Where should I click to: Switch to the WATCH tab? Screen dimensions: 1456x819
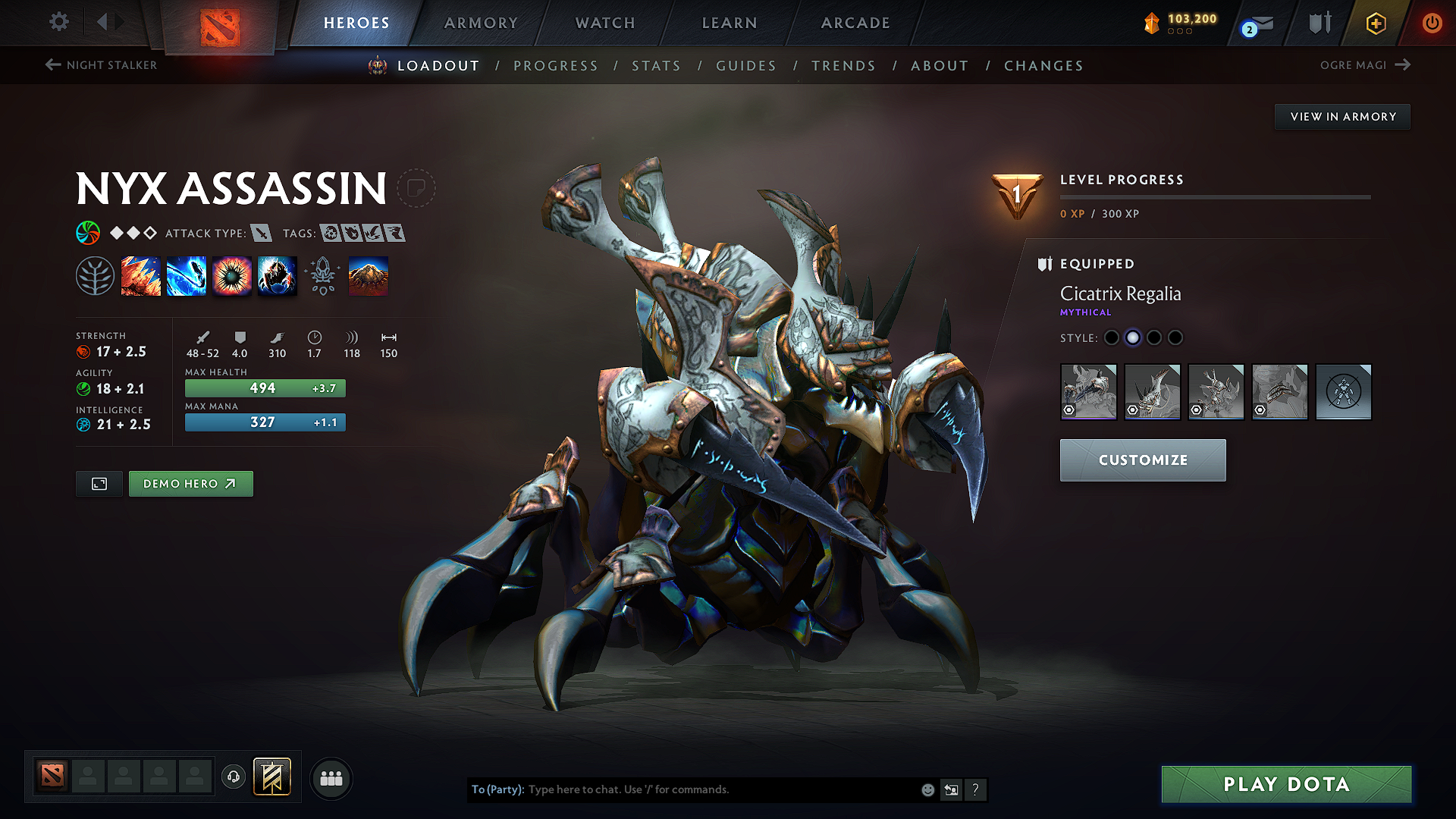click(x=604, y=23)
